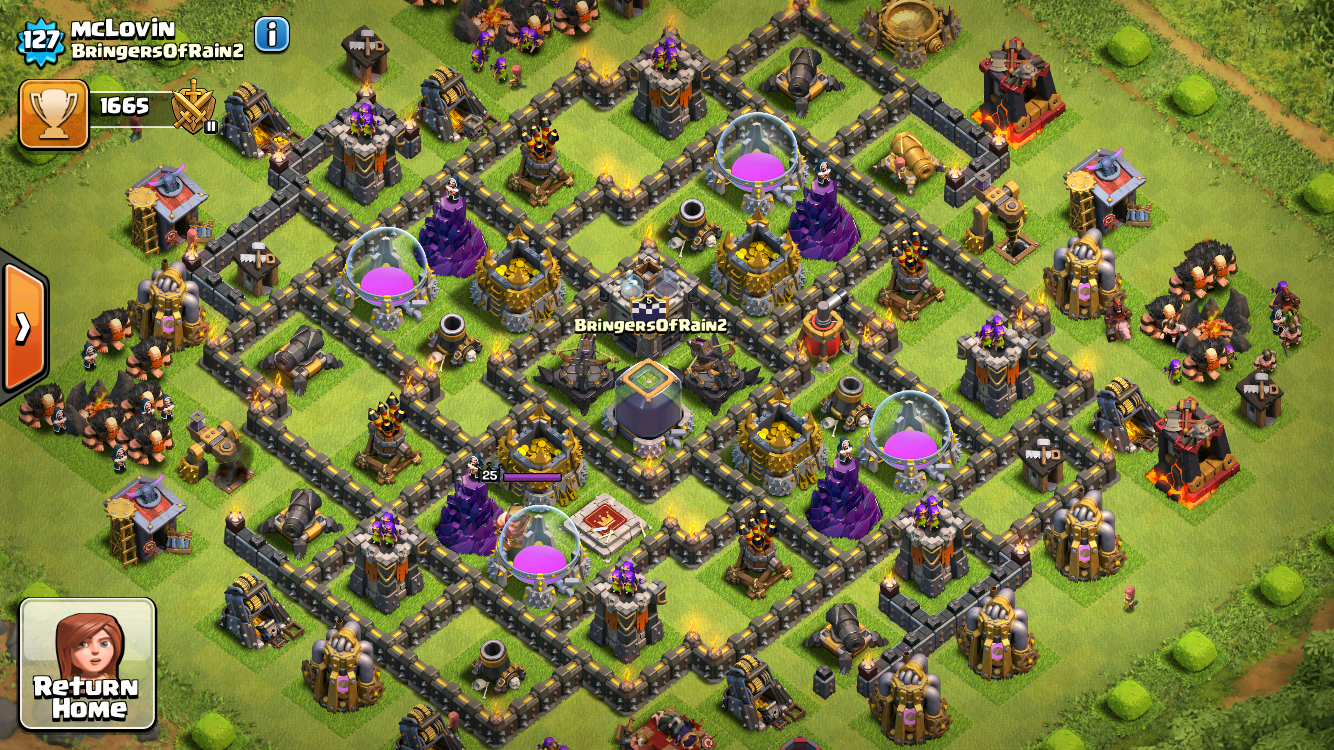Click the Return Home button
Screen dimensions: 1334x750
tap(88, 664)
